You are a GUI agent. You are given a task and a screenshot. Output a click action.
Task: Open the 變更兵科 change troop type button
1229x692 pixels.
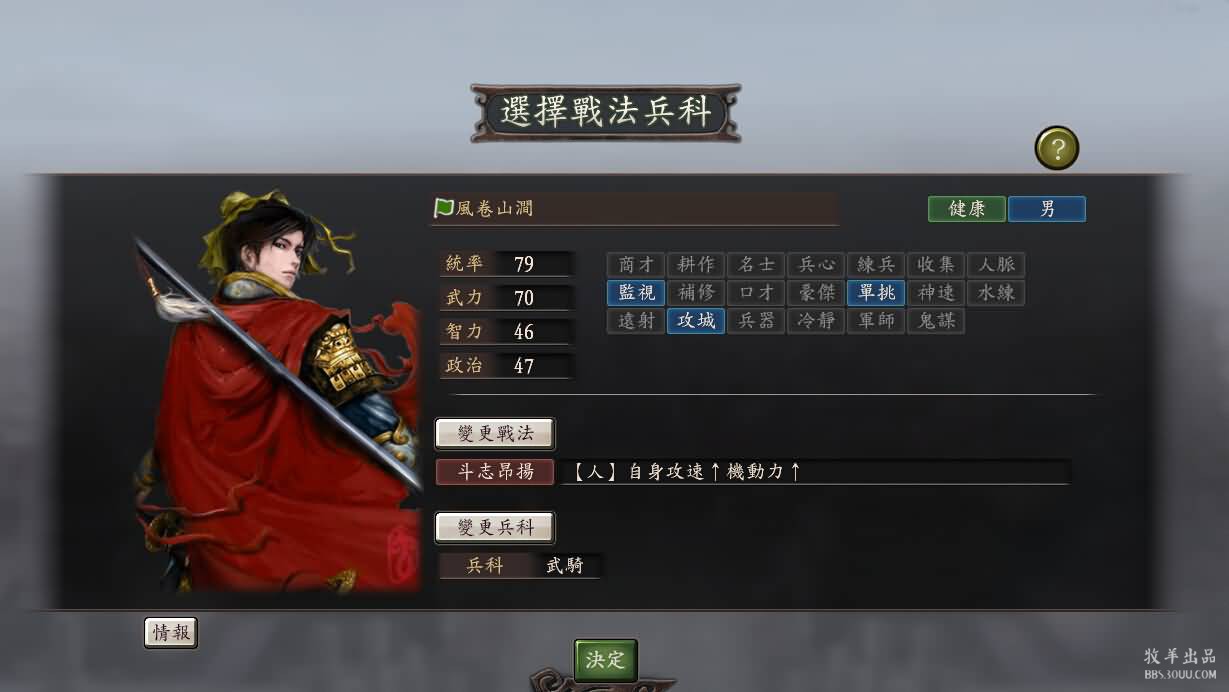click(x=494, y=527)
